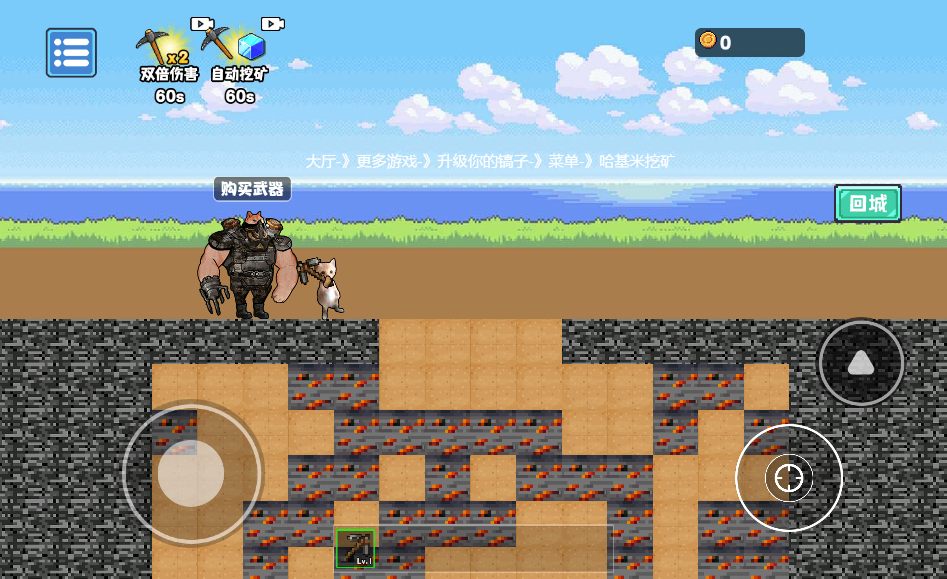Image resolution: width=947 pixels, height=579 pixels.
Task: Open the blue list menu button
Action: click(71, 53)
